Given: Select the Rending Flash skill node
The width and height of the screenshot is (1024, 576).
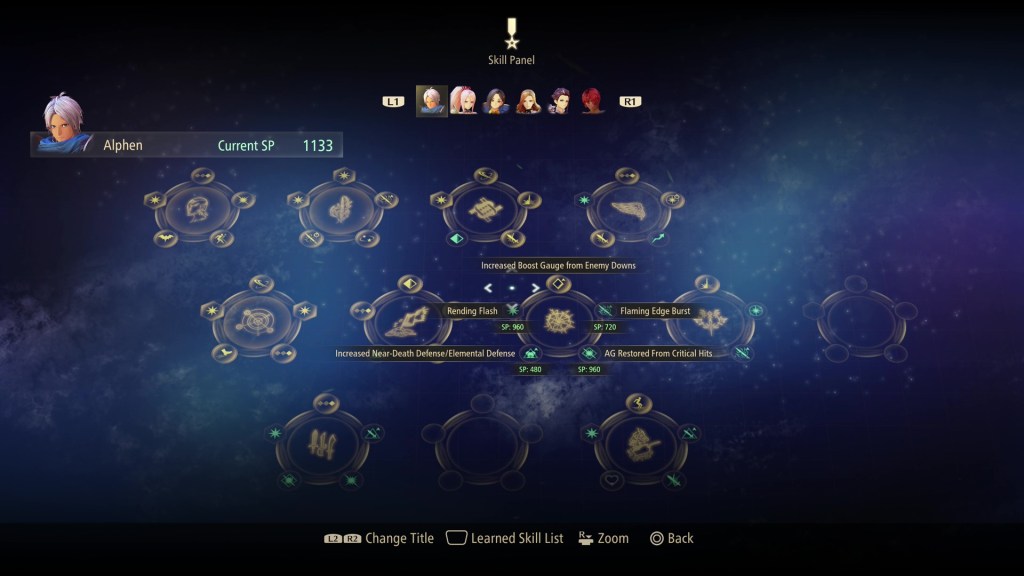Looking at the screenshot, I should click(x=513, y=310).
